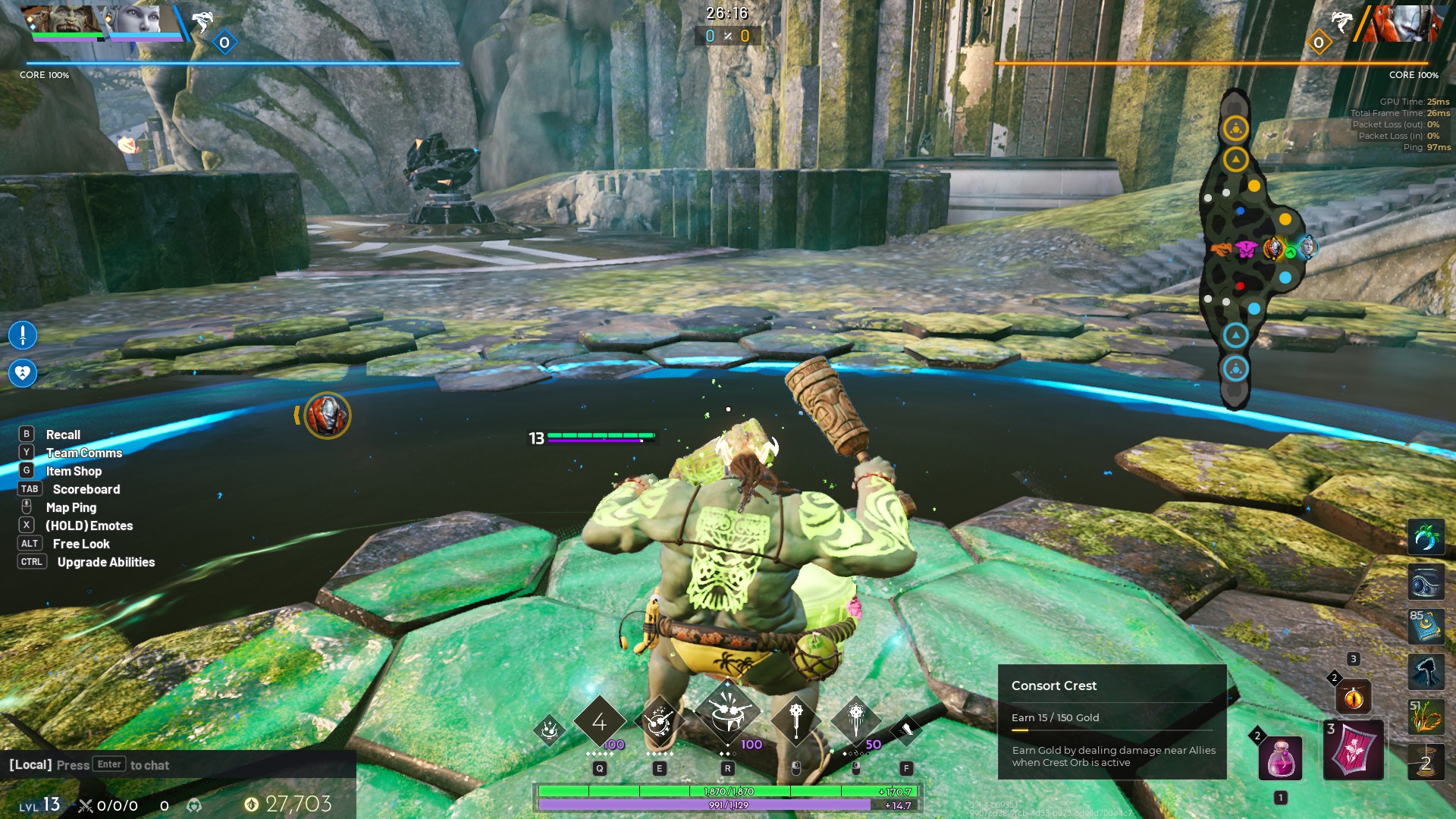
Task: Choose the blue gemmed bracer item
Action: [1426, 582]
